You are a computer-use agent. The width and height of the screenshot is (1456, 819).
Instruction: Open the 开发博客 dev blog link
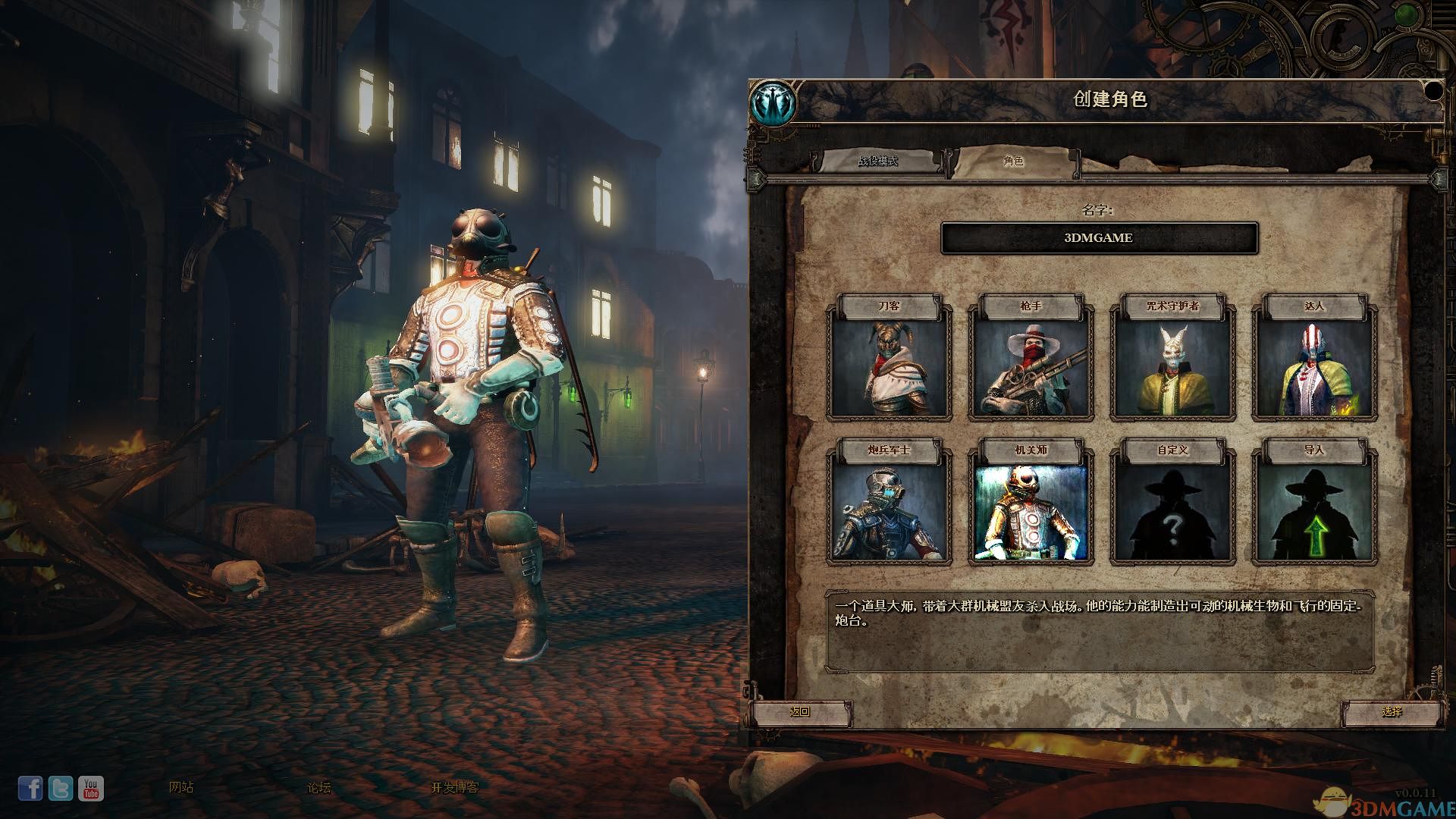point(455,787)
